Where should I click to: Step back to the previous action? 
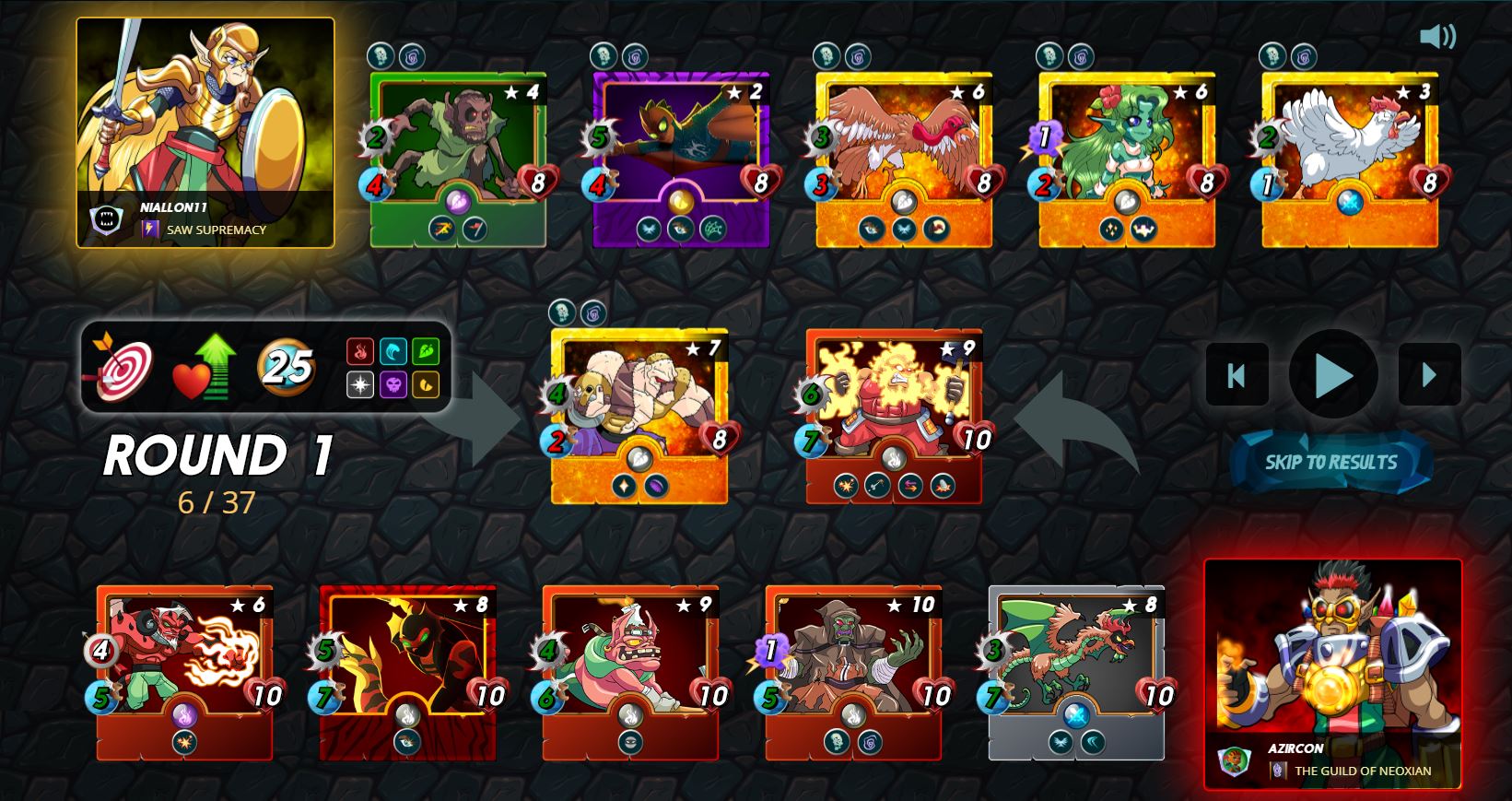(x=1237, y=374)
